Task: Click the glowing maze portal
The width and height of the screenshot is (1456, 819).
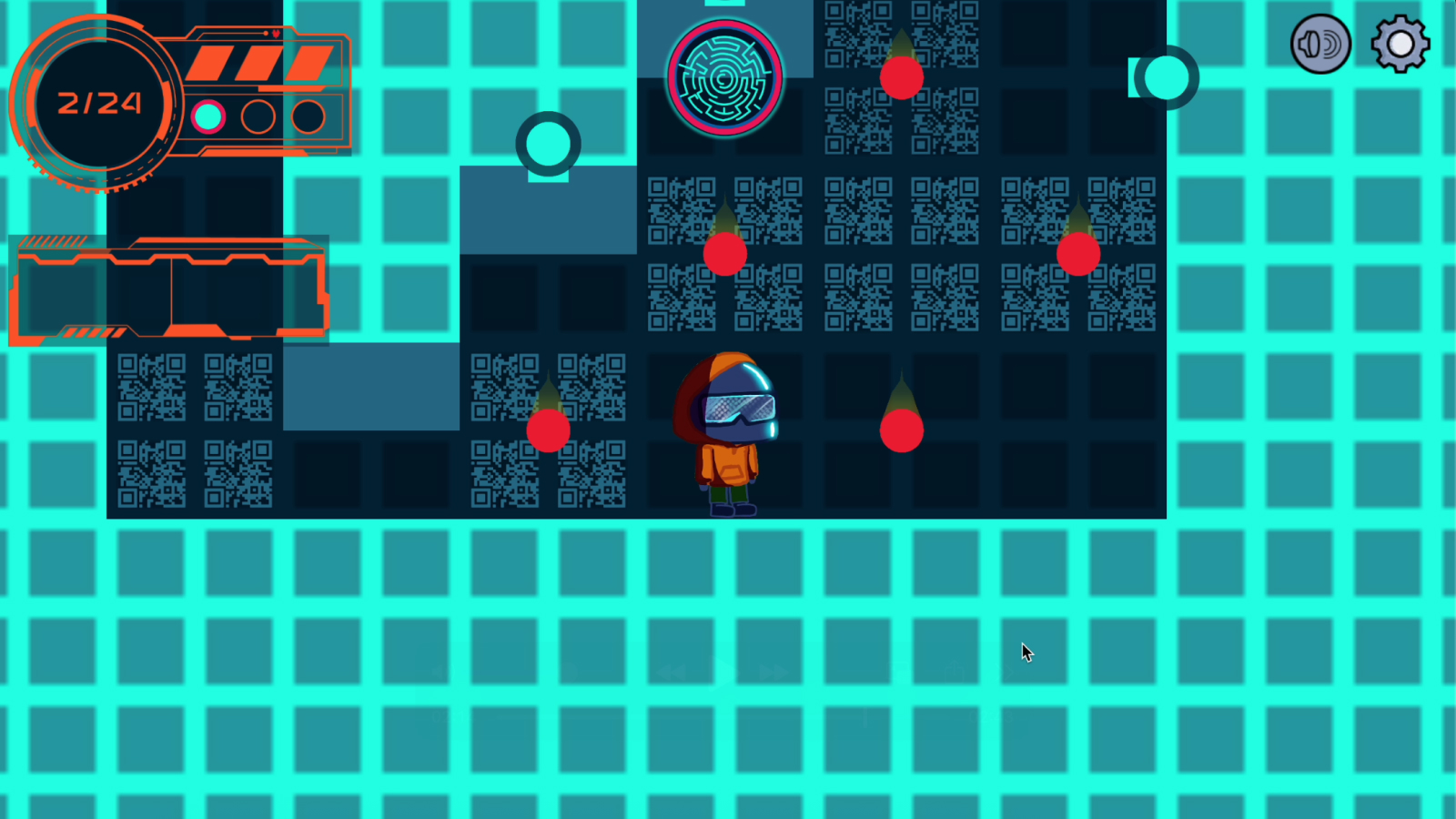Action: point(724,75)
